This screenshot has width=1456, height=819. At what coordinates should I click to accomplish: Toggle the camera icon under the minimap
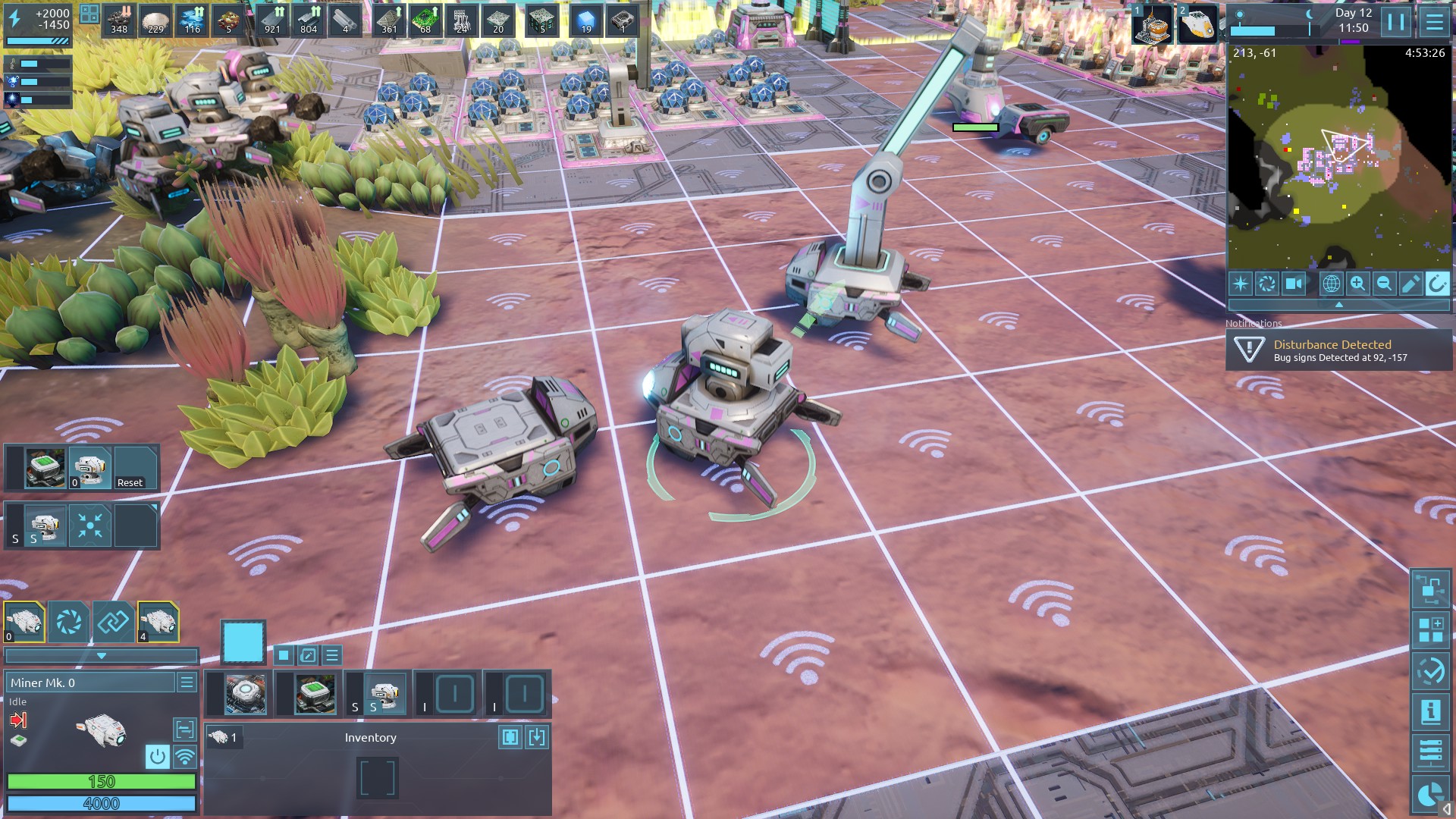point(1293,284)
